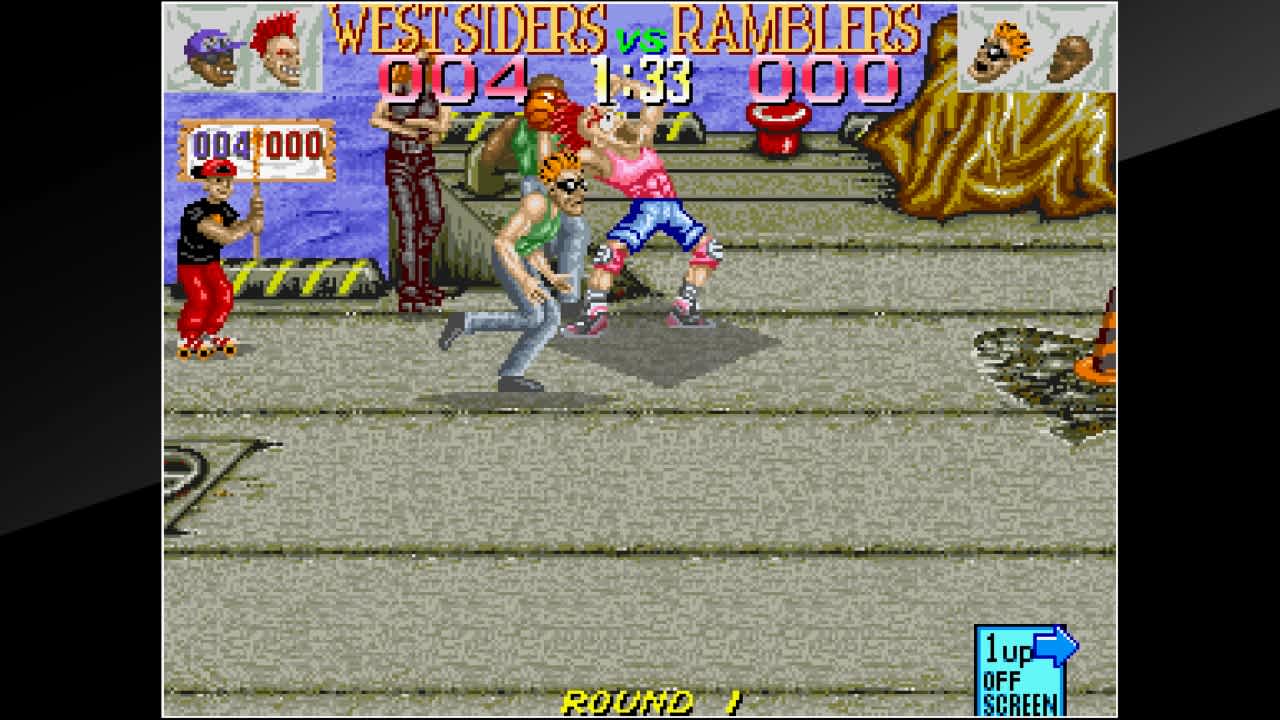Image resolution: width=1280 pixels, height=720 pixels.
Task: Select the bald Ramblers fighter portrait
Action: coord(1075,50)
